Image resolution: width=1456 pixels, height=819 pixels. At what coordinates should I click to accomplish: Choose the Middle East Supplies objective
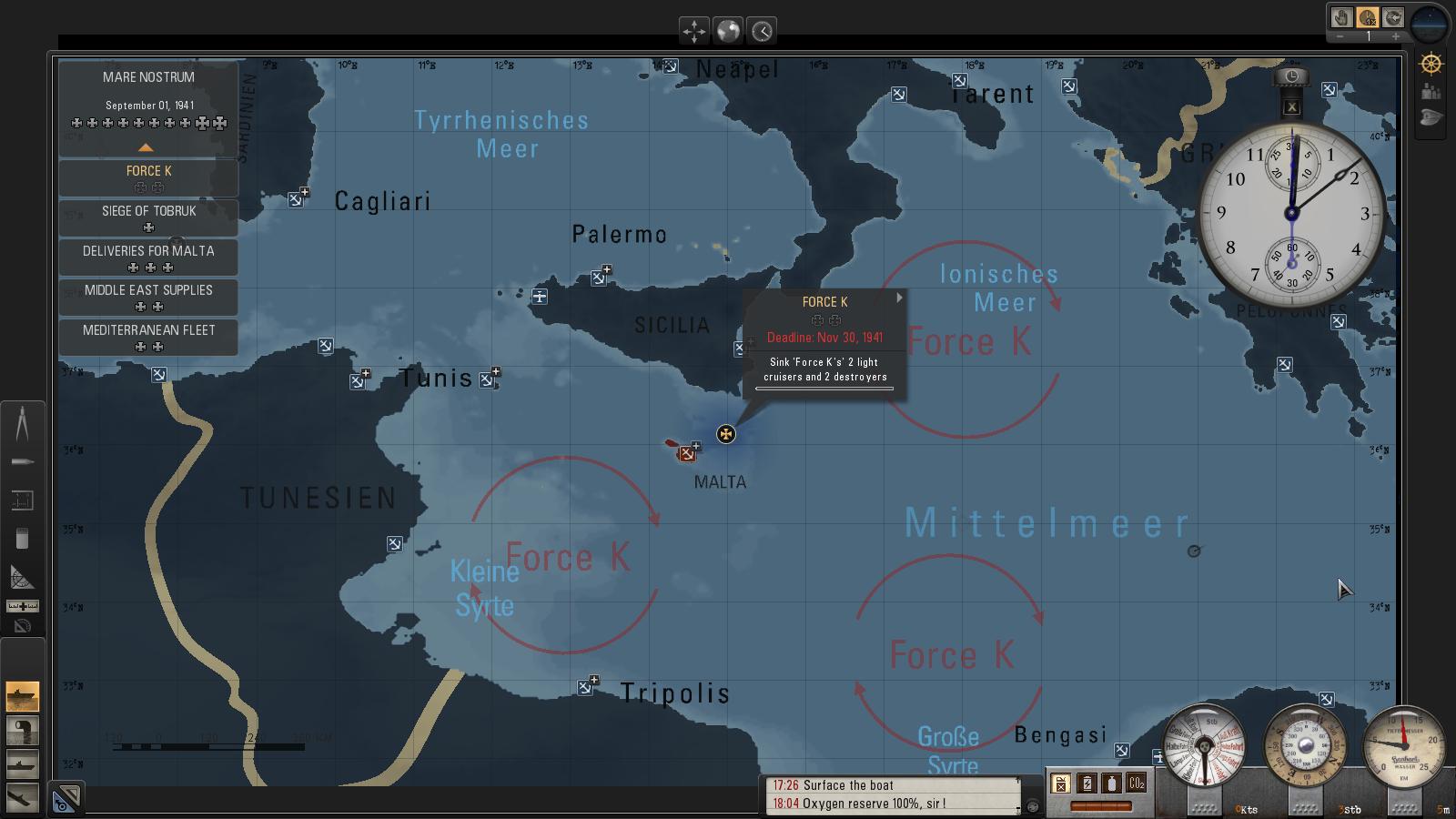coord(148,297)
